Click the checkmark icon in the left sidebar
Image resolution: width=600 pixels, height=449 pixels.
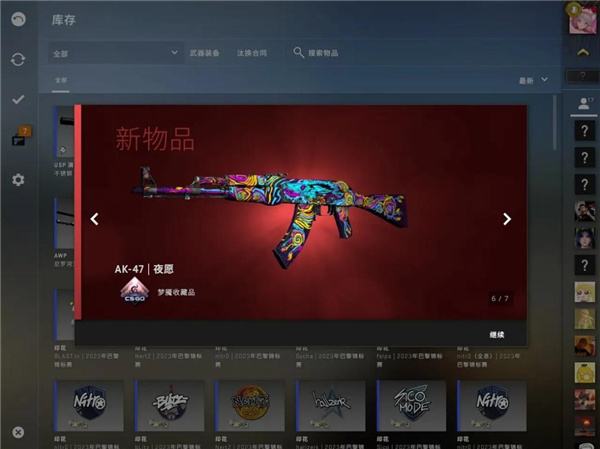click(x=18, y=99)
